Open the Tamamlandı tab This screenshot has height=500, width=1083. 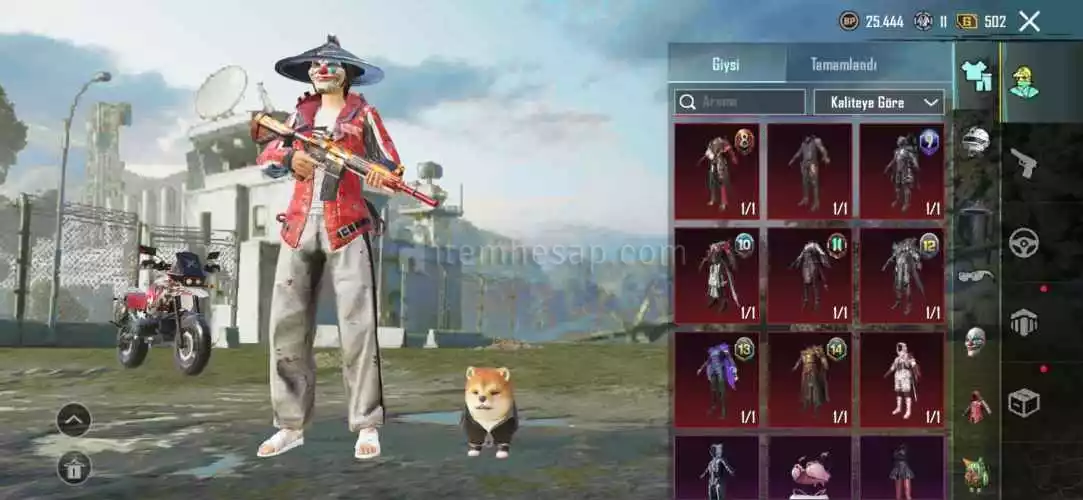coord(843,65)
